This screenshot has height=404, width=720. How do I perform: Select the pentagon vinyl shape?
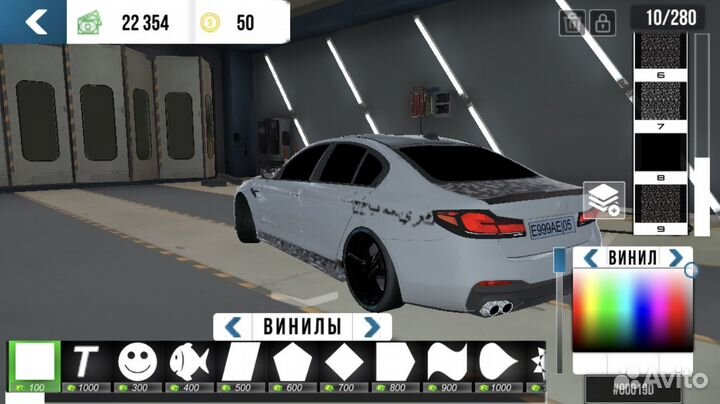coord(293,361)
